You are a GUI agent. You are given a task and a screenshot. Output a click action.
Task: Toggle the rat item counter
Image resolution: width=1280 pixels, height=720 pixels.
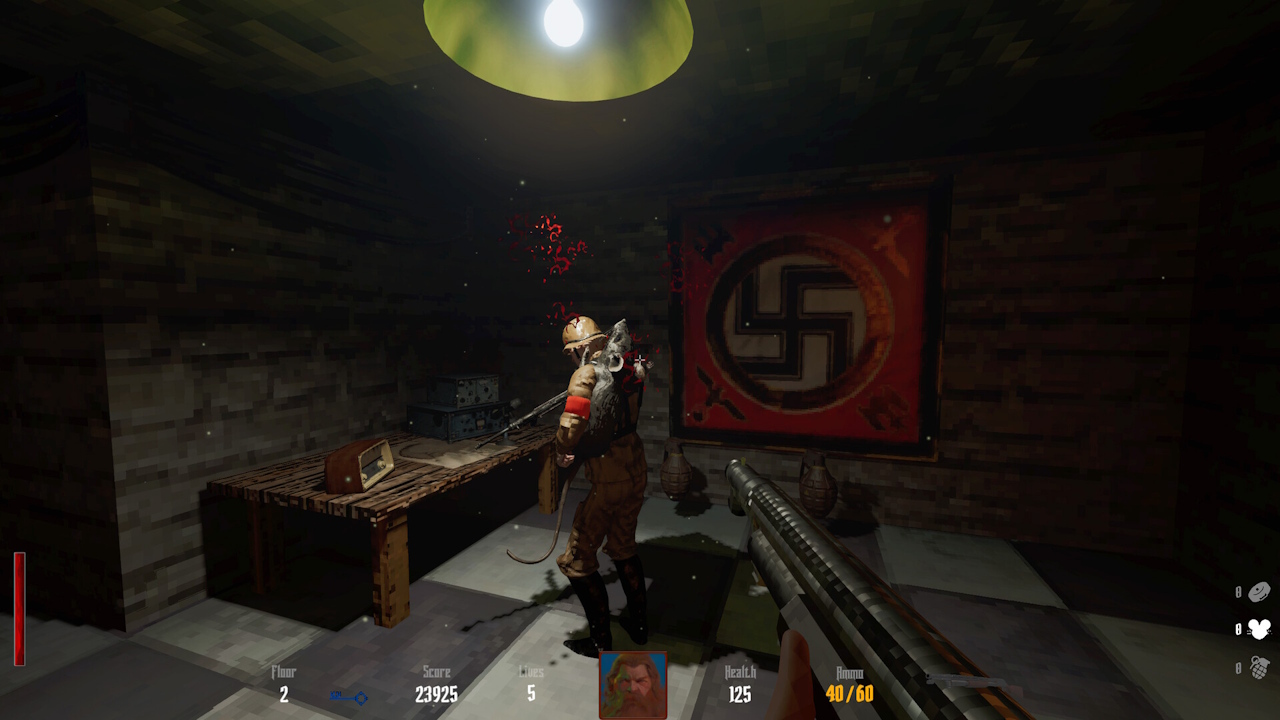coord(1238,629)
